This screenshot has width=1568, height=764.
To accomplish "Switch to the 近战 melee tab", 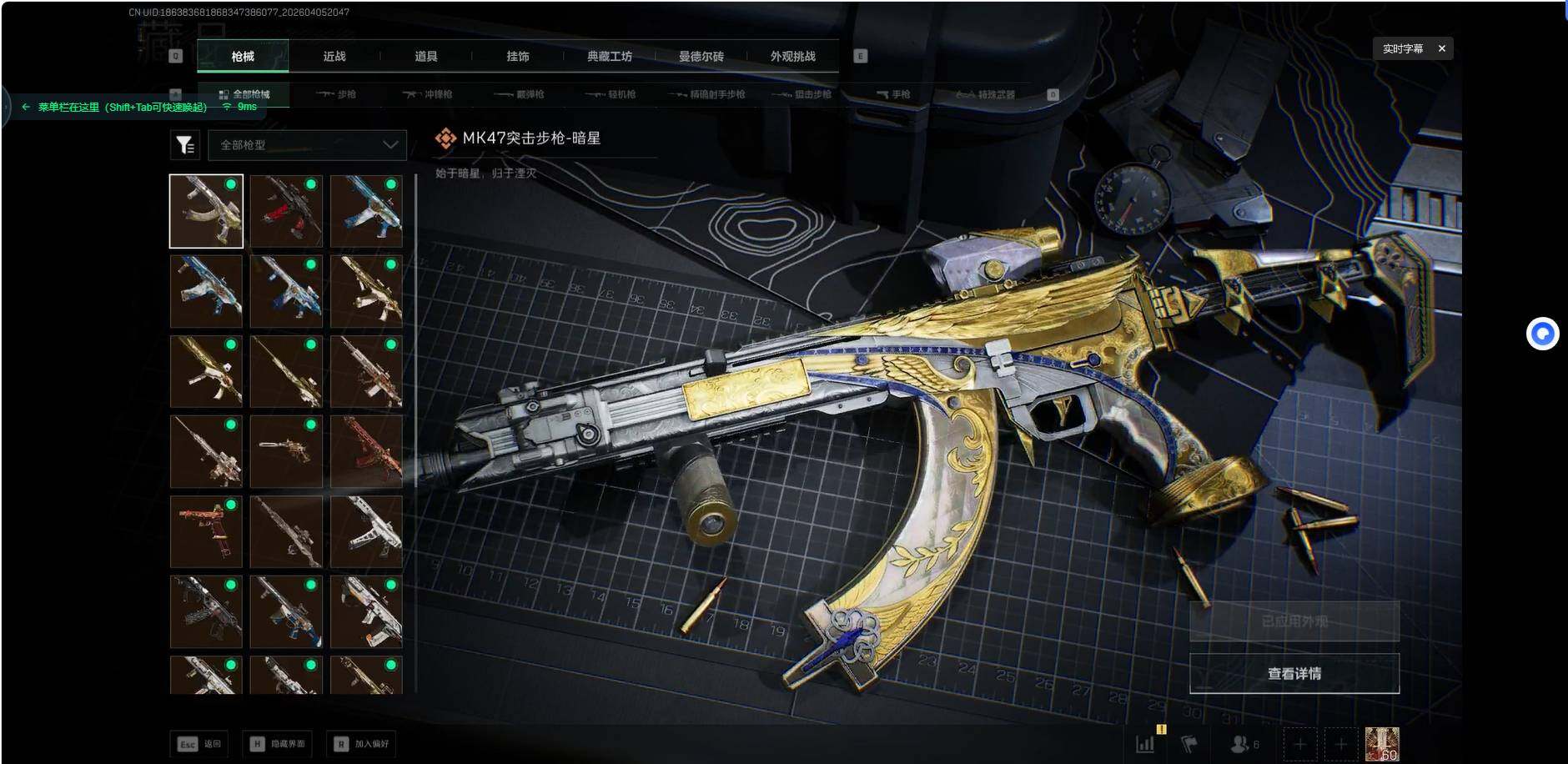I will tap(334, 56).
